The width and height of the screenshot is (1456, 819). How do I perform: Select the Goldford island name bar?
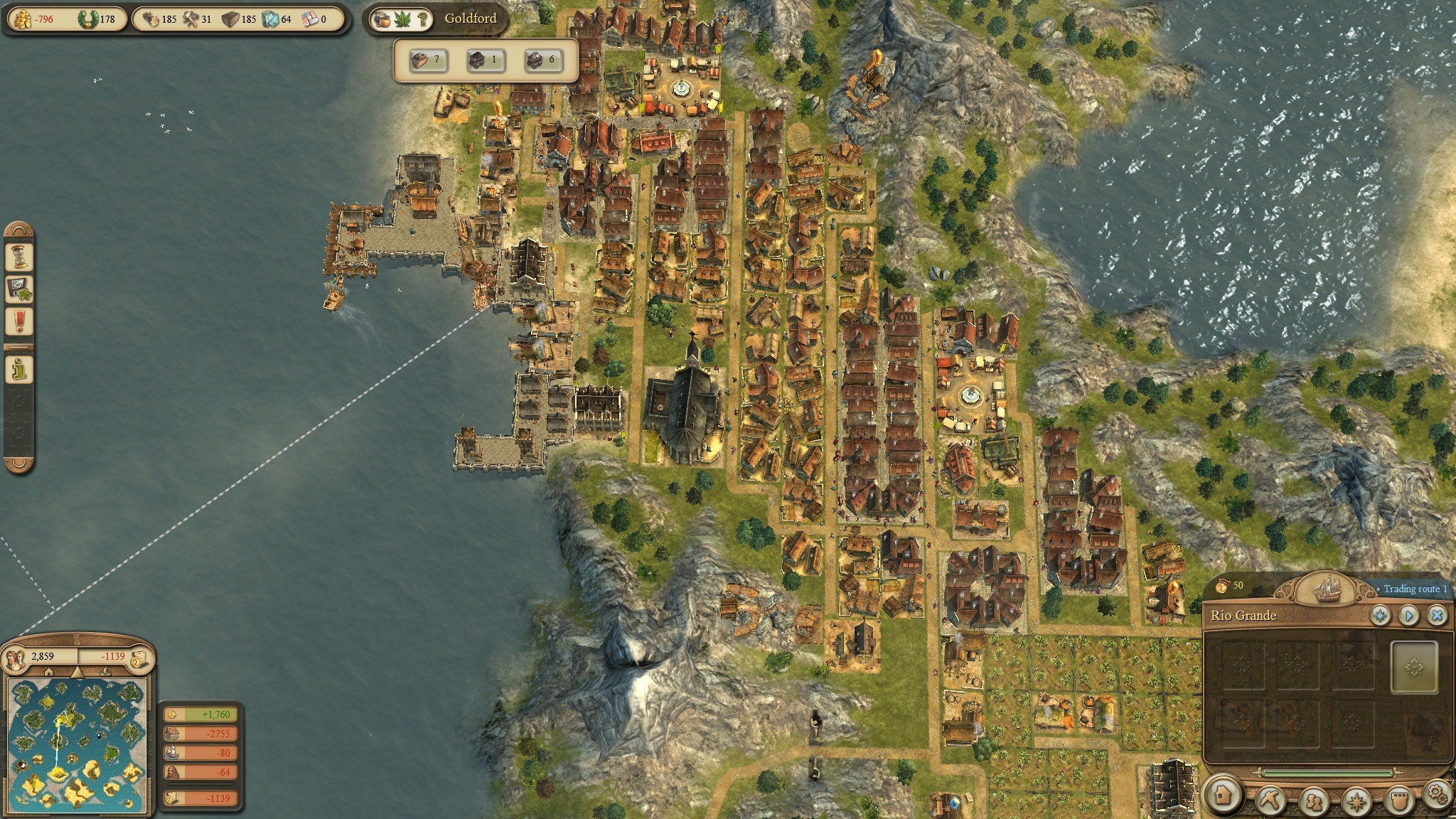(470, 18)
